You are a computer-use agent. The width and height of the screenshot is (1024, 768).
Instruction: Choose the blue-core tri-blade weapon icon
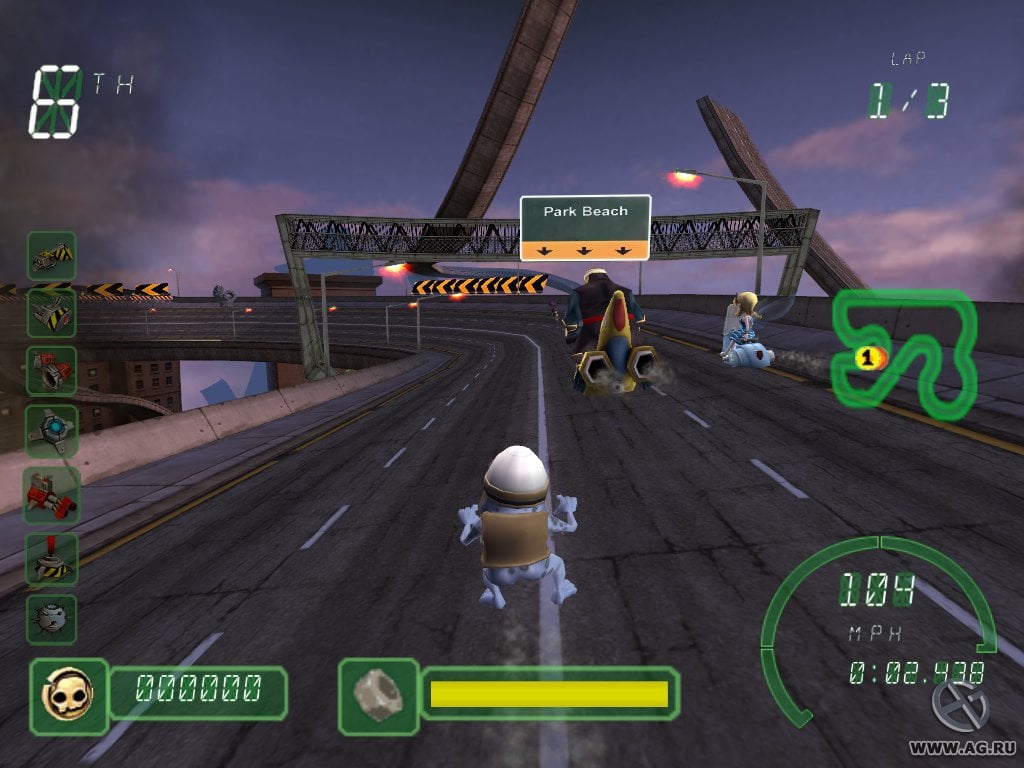tap(51, 430)
